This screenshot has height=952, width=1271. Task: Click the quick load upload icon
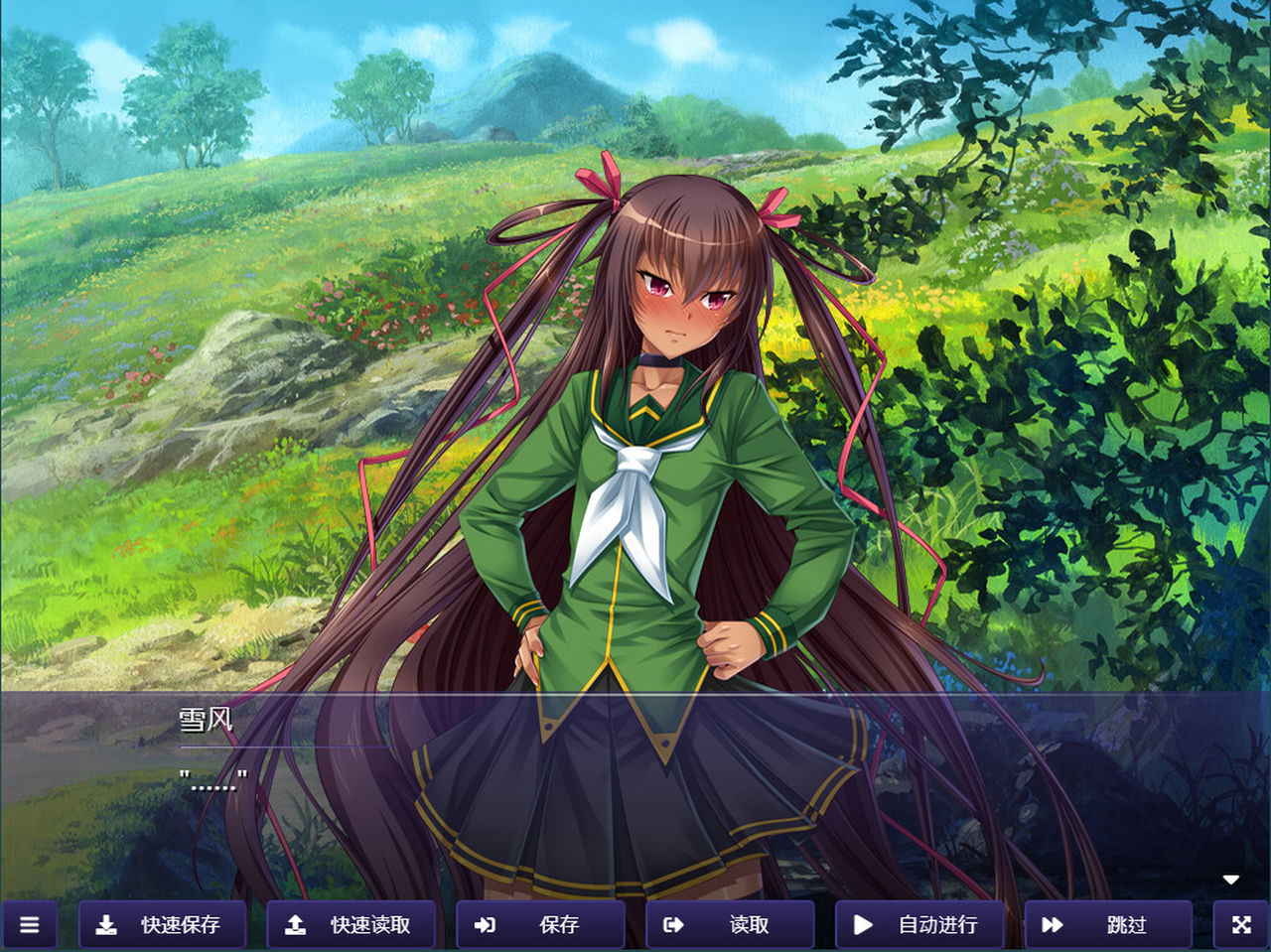coord(295,924)
